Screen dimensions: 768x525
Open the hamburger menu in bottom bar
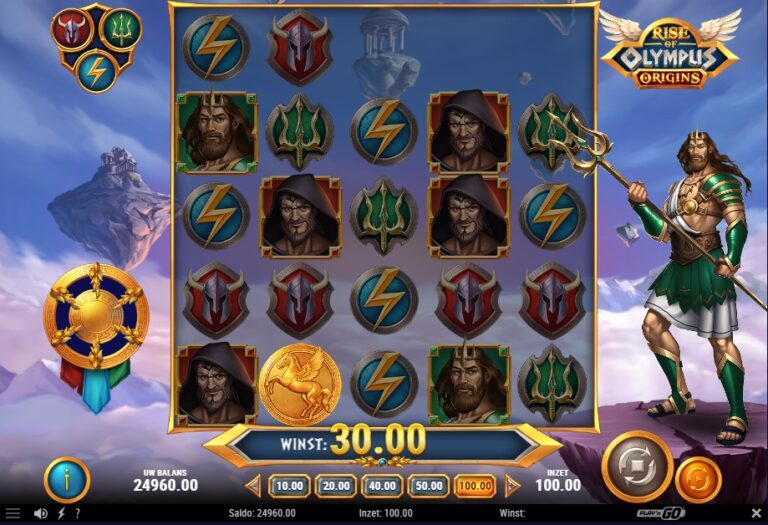[x=13, y=514]
